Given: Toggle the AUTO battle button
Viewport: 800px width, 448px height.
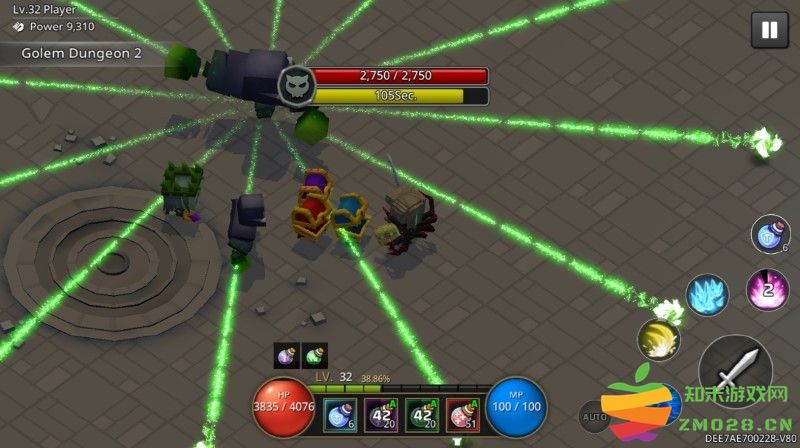Looking at the screenshot, I should coord(592,415).
